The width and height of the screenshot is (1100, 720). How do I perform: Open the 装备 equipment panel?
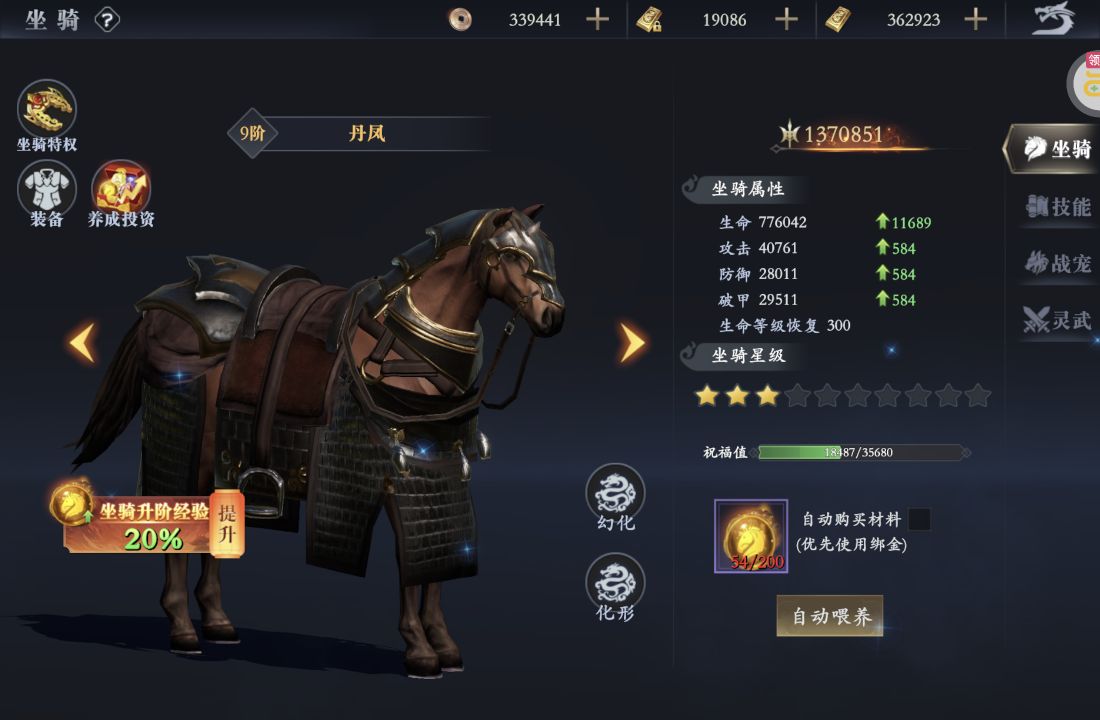click(x=47, y=190)
